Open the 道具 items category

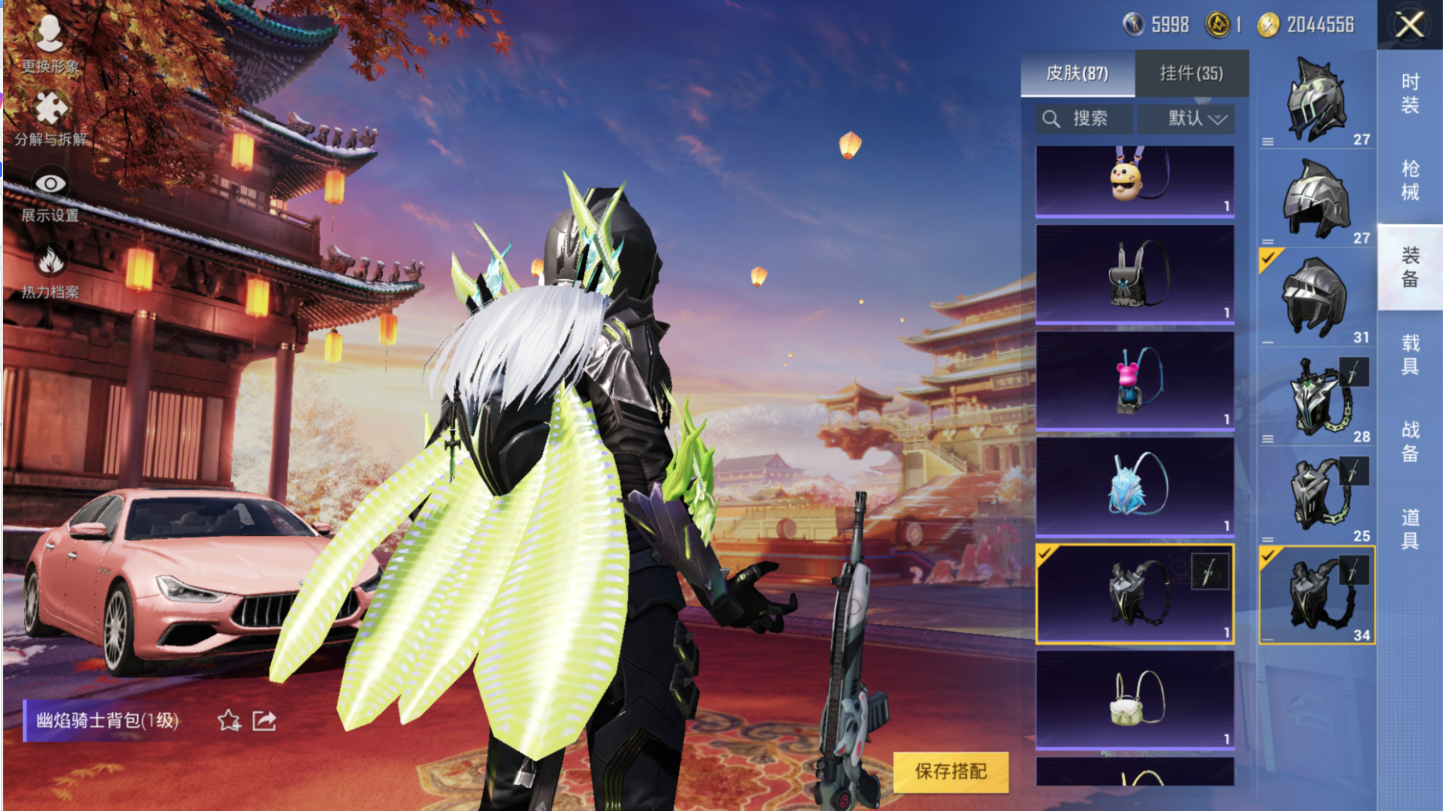pyautogui.click(x=1410, y=527)
